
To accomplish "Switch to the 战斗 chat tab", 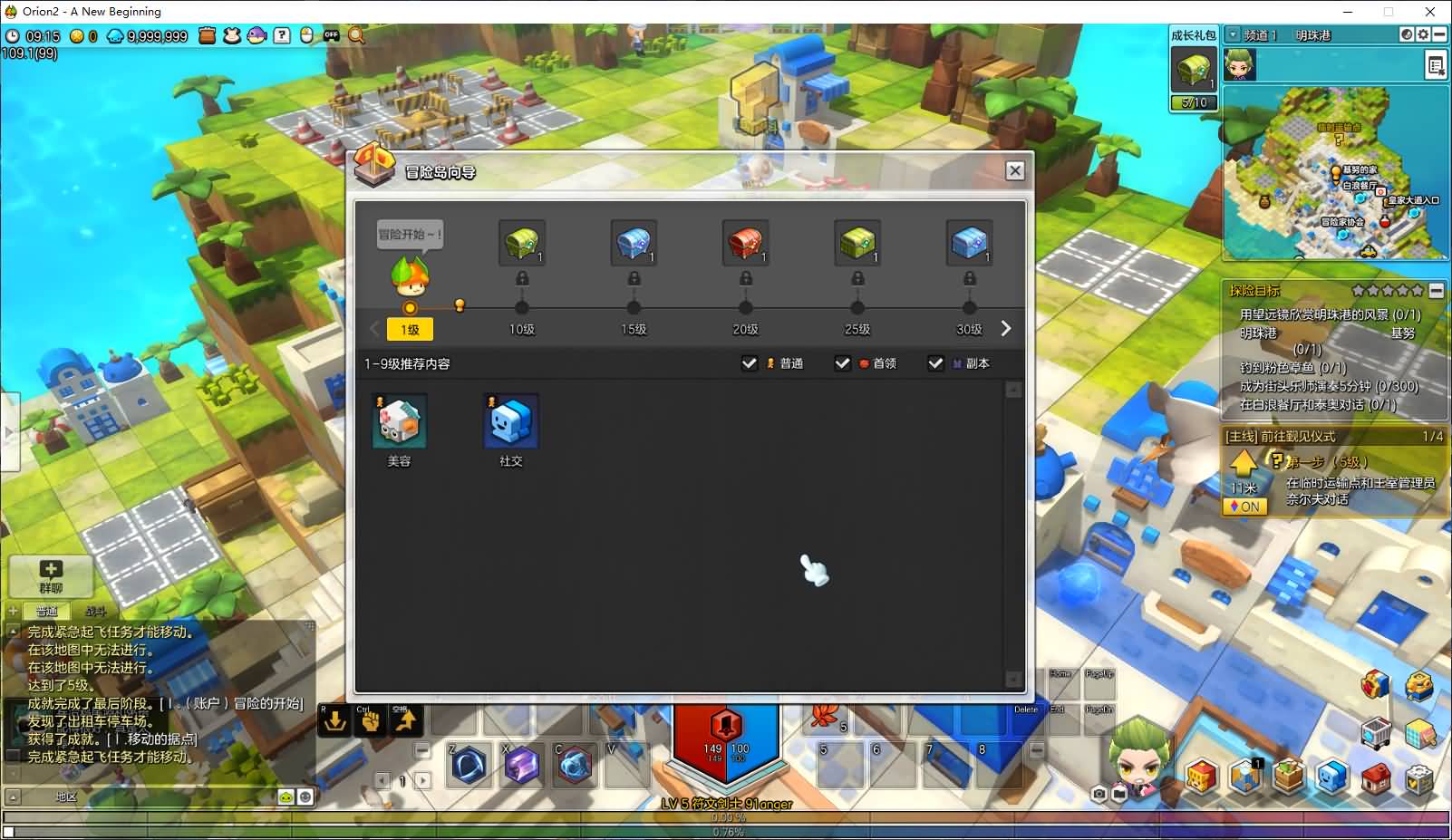I will point(95,612).
